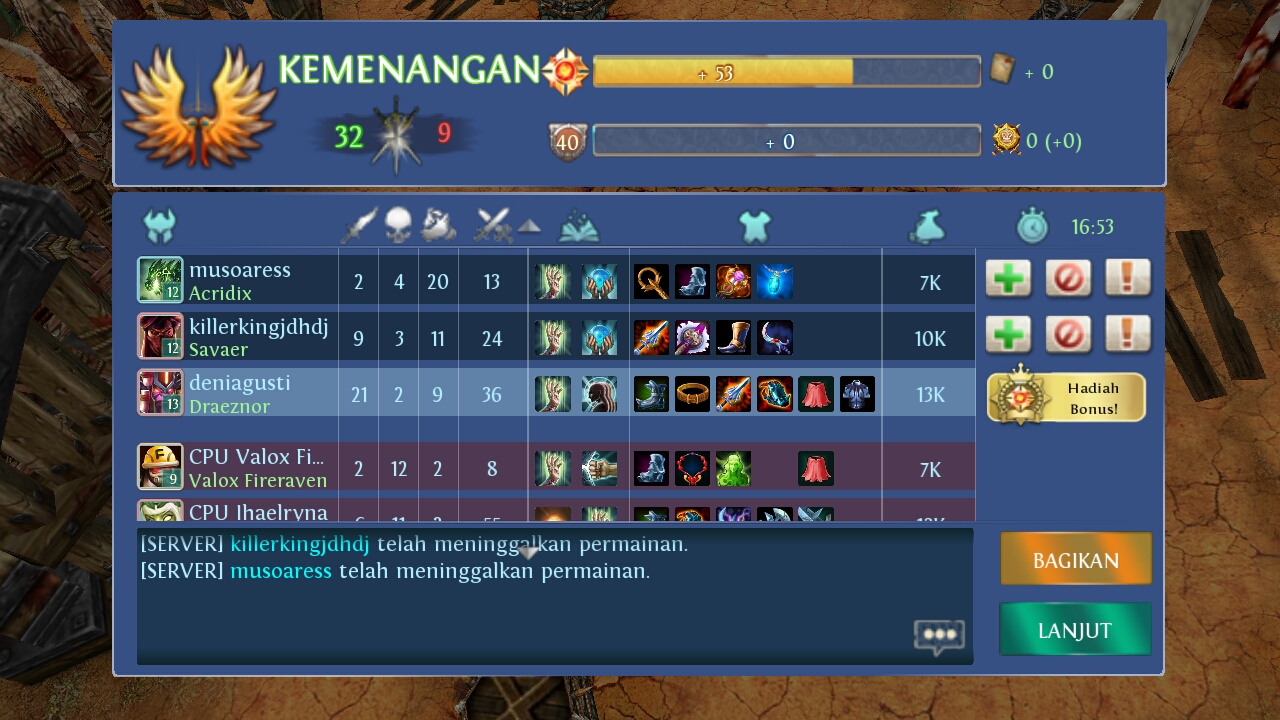Continue with the LANJUT button
Image resolution: width=1280 pixels, height=720 pixels.
pos(1075,630)
